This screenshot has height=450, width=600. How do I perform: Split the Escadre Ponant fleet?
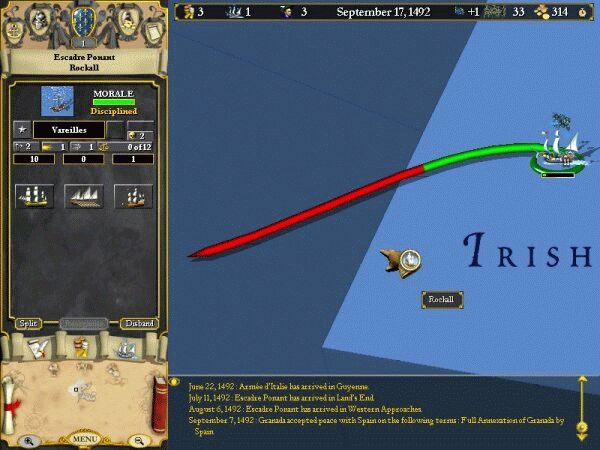(x=29, y=323)
